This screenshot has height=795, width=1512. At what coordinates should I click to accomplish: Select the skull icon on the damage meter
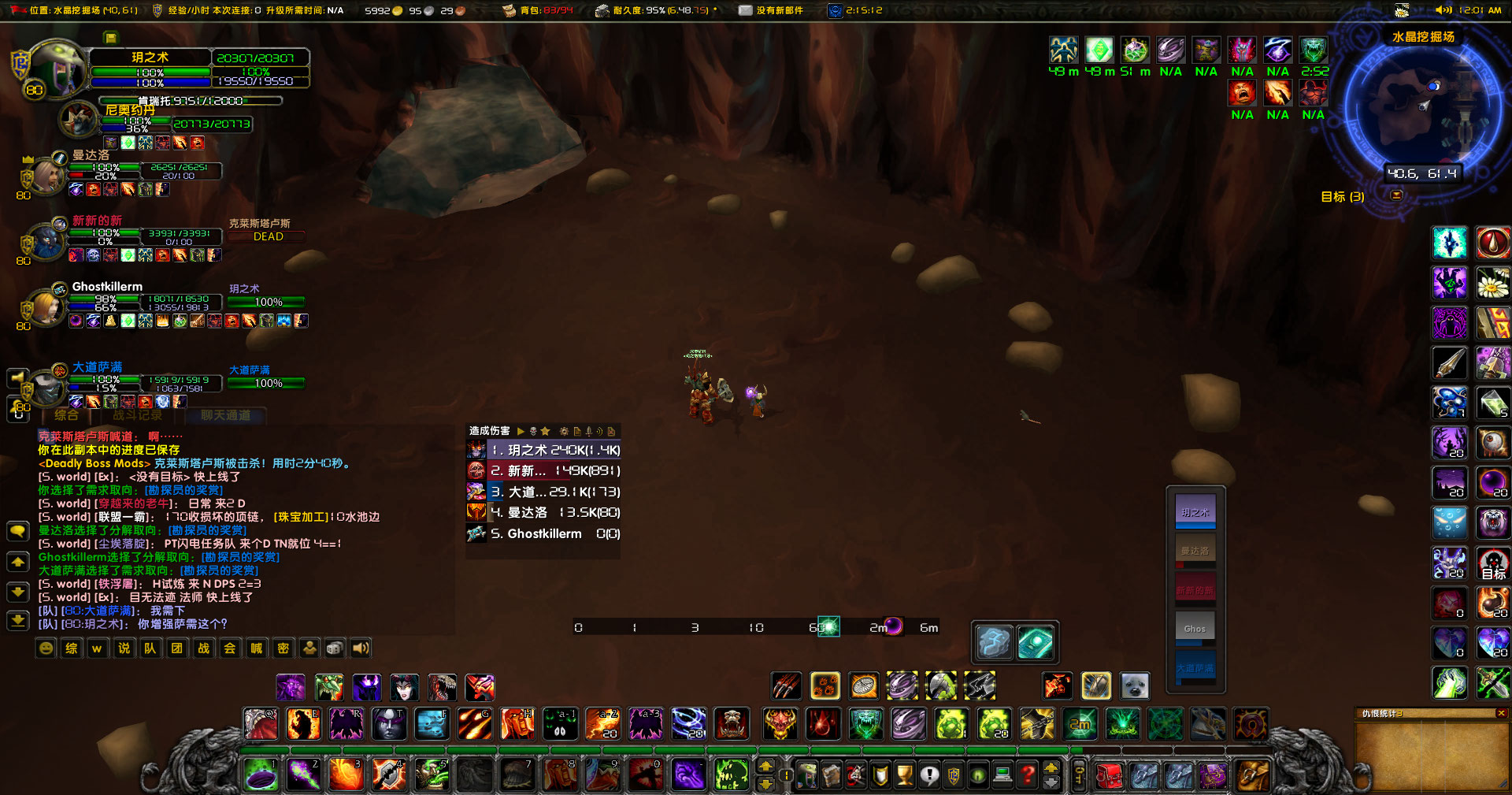[533, 432]
